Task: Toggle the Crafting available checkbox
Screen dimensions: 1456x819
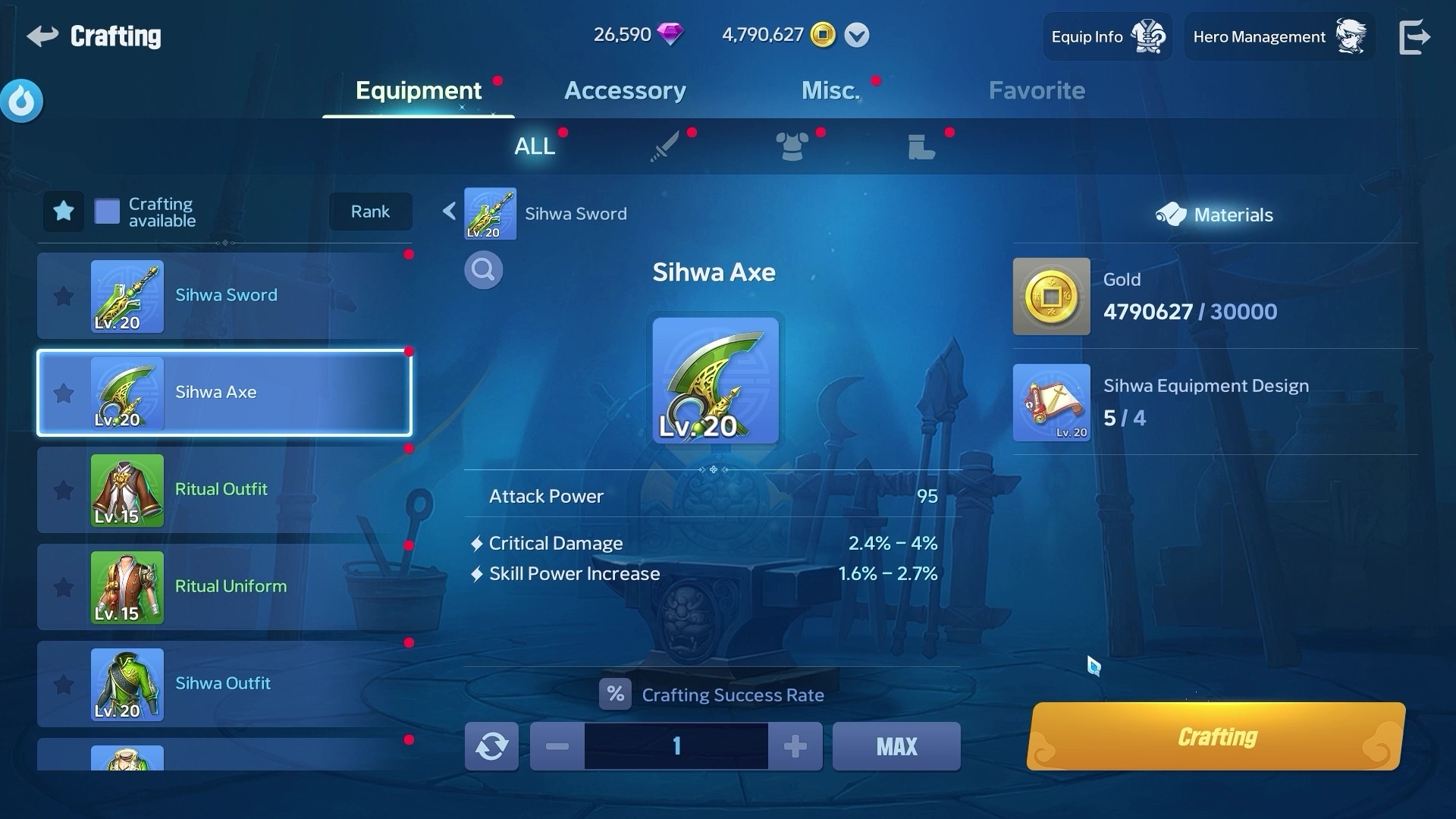Action: pos(107,212)
